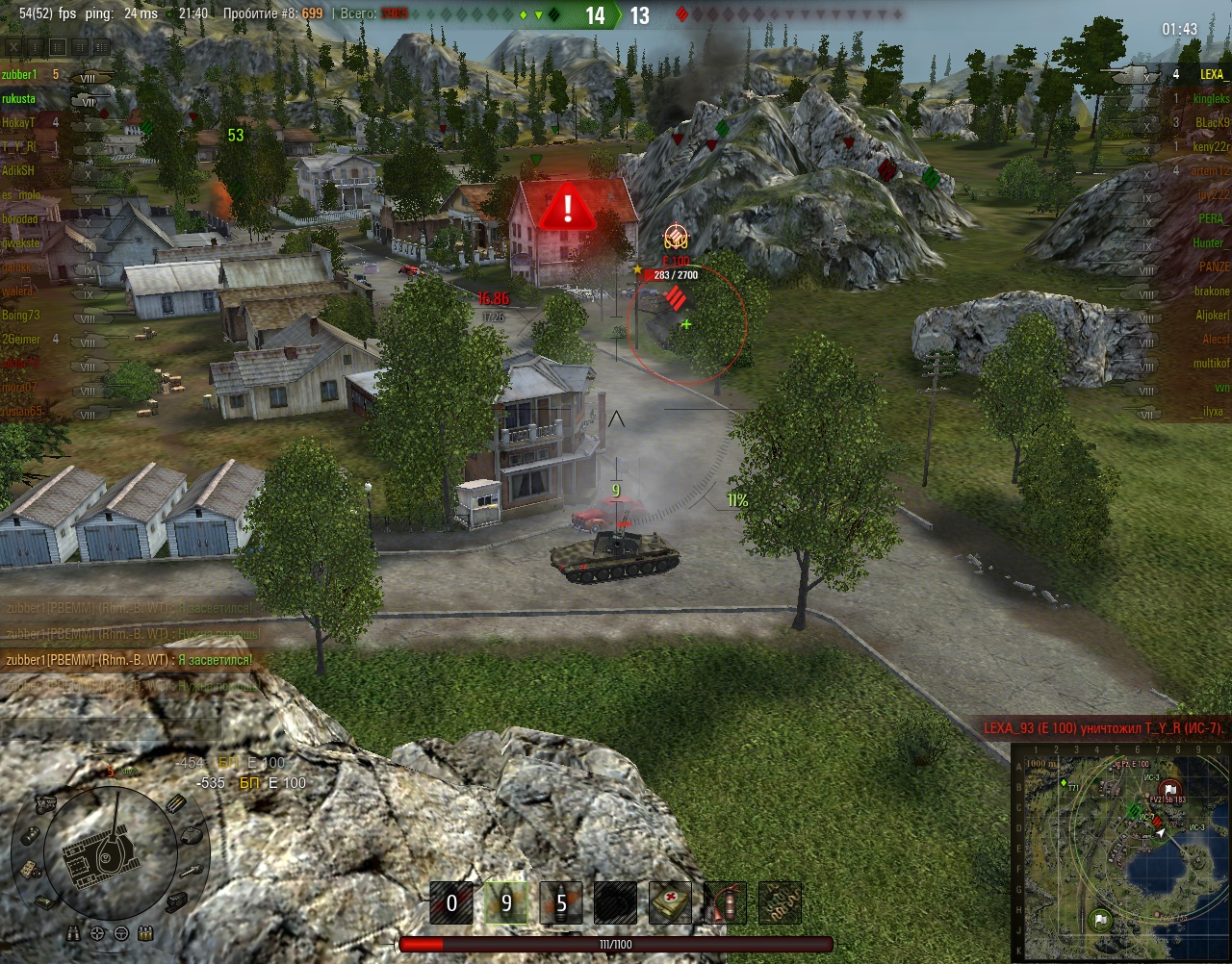Image resolution: width=1232 pixels, height=964 pixels.
Task: Select enemy multikof in the enemy list
Action: pos(1211,363)
